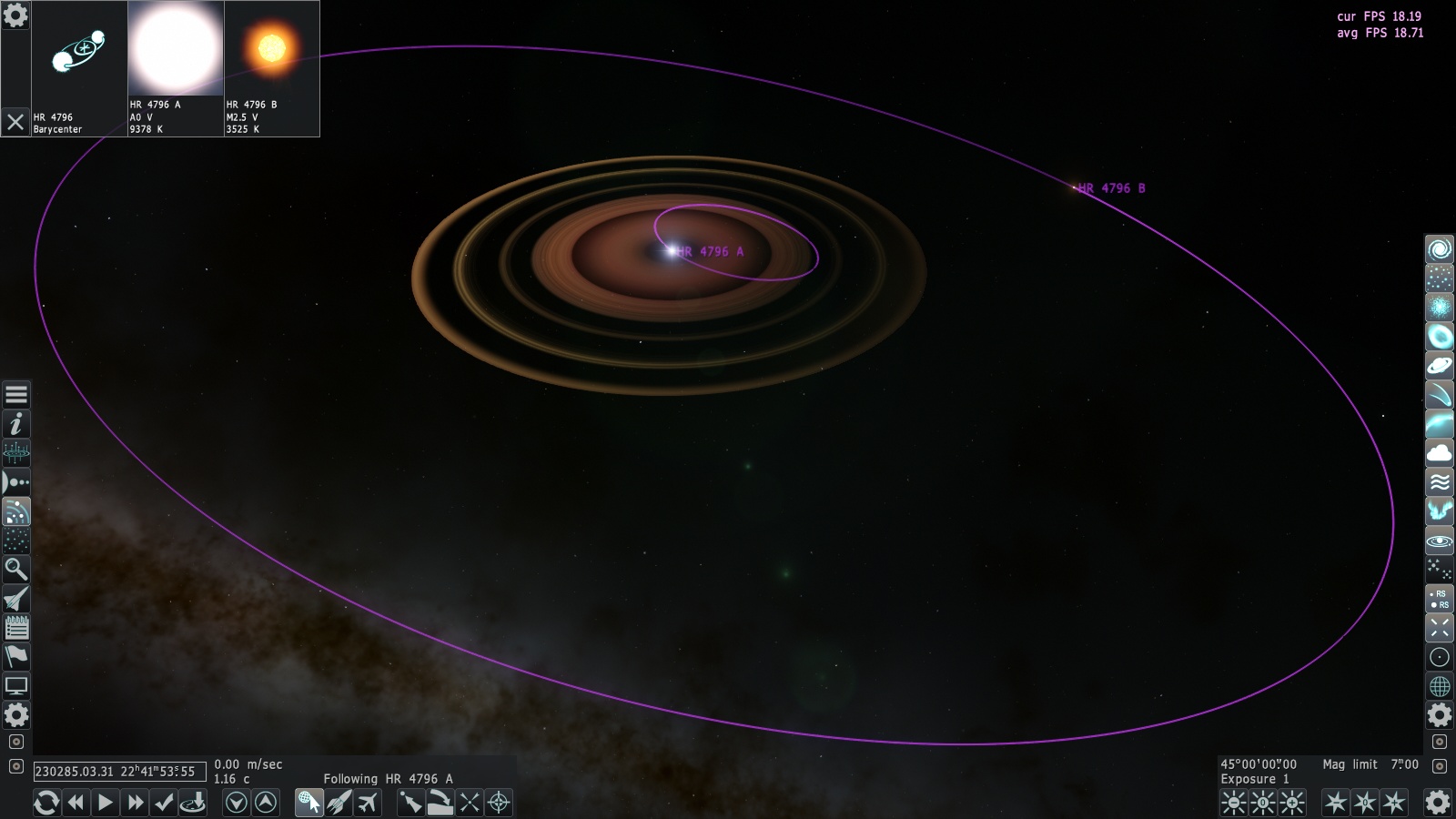Switch to aircraft flight mode
The width and height of the screenshot is (1456, 819).
pos(368,803)
